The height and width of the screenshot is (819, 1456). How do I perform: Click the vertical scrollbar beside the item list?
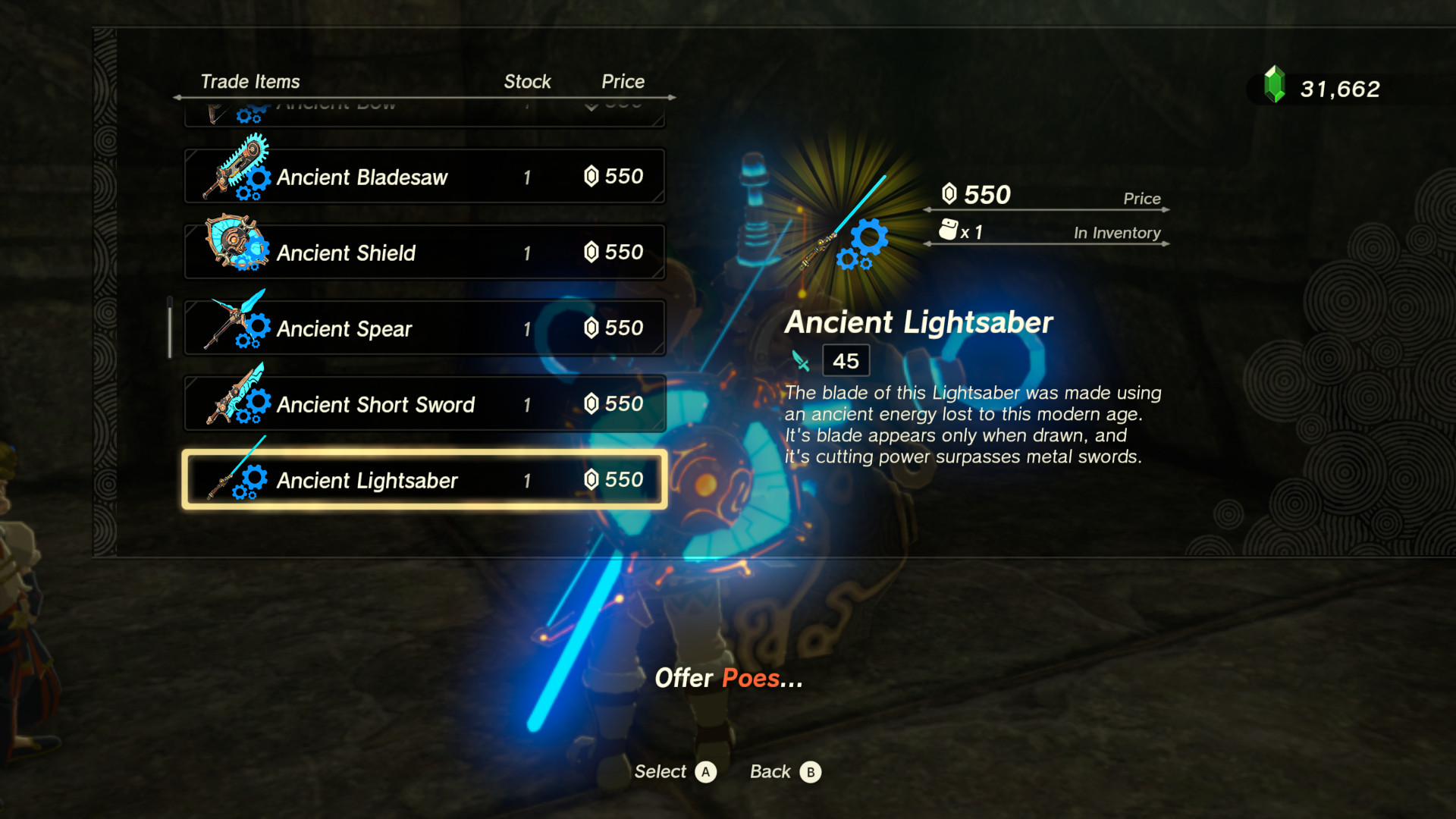[x=169, y=326]
